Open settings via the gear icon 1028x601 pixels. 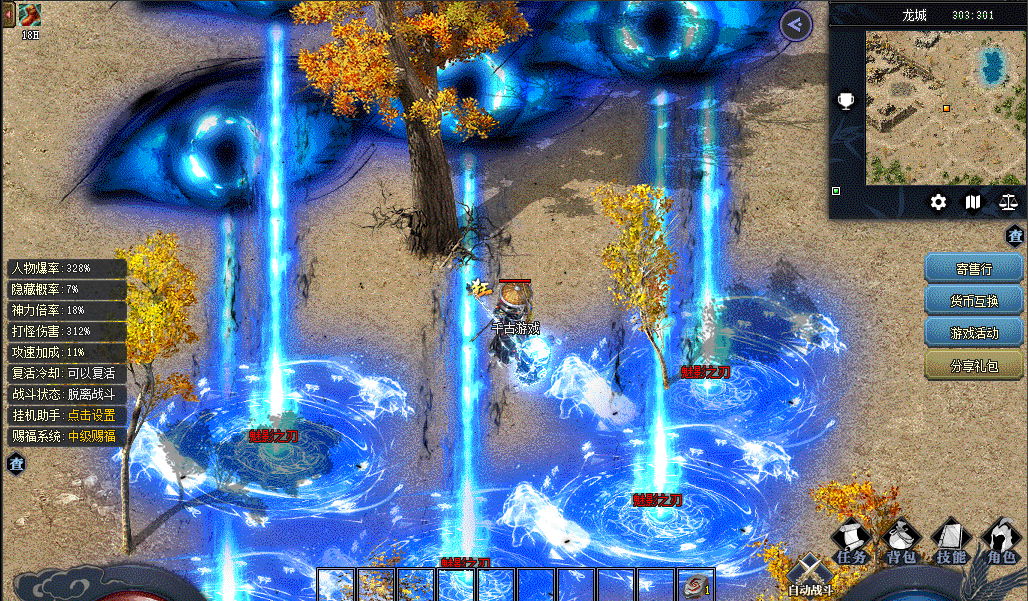938,202
